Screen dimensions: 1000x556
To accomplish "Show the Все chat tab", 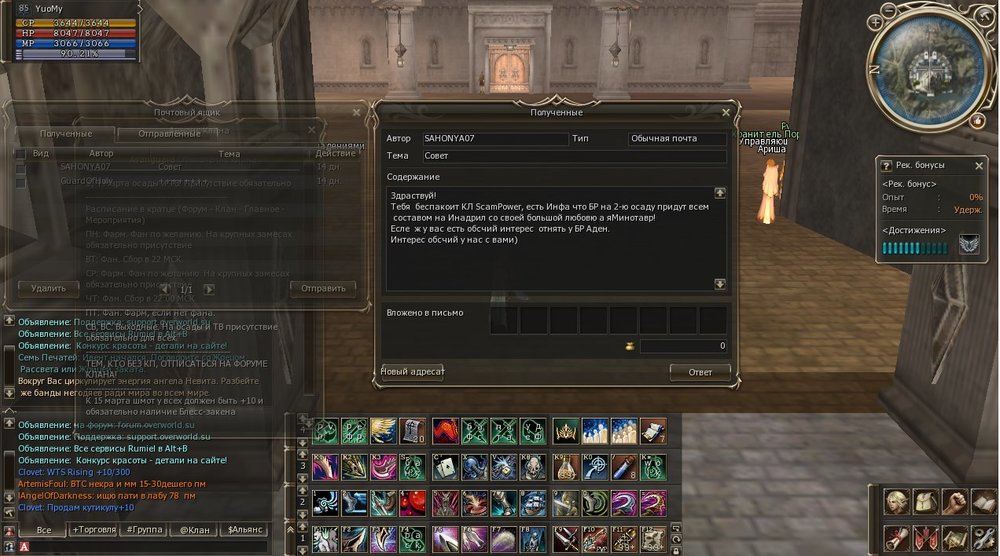I will (43, 529).
